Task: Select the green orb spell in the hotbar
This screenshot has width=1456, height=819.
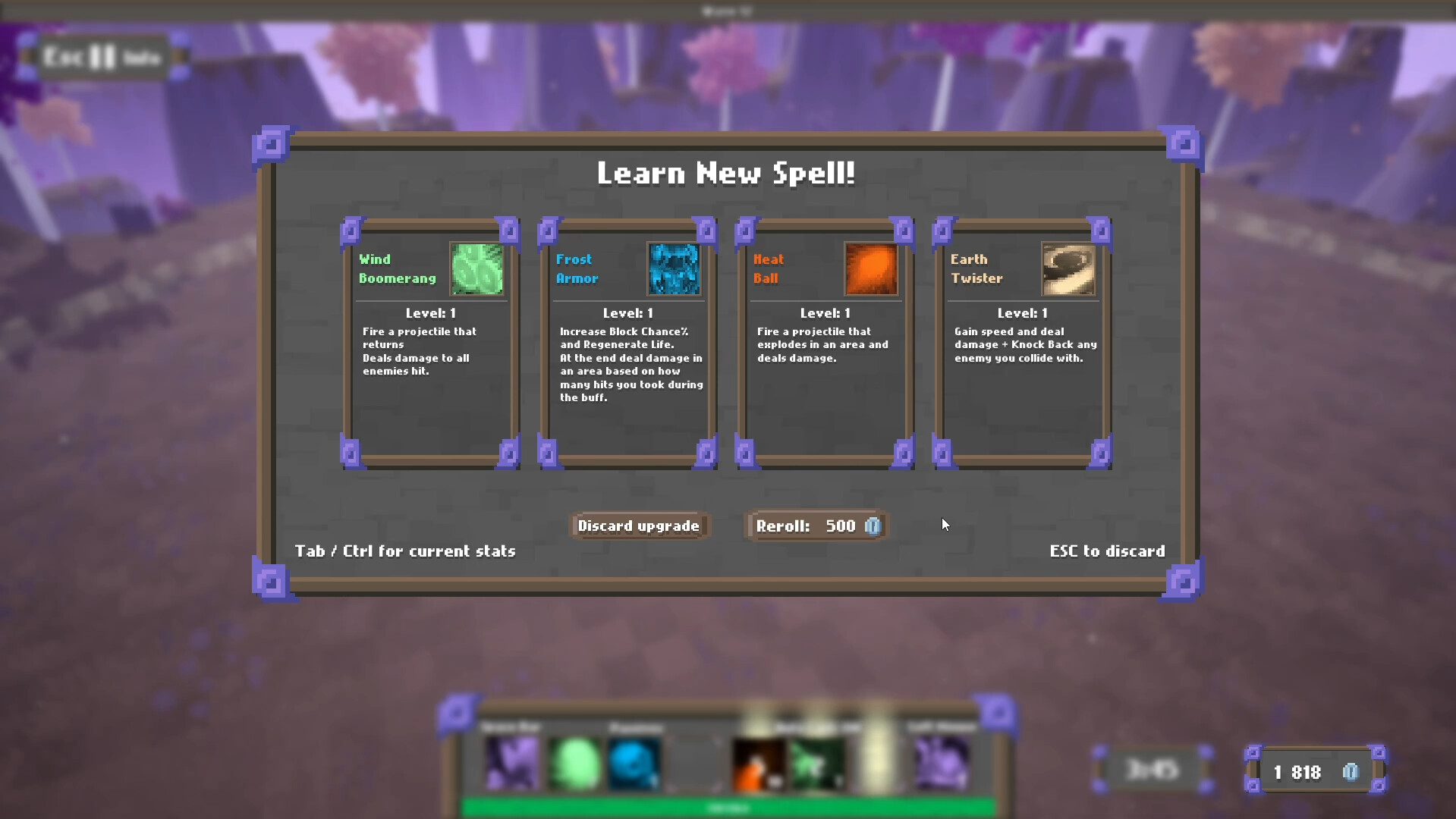Action: (x=574, y=764)
